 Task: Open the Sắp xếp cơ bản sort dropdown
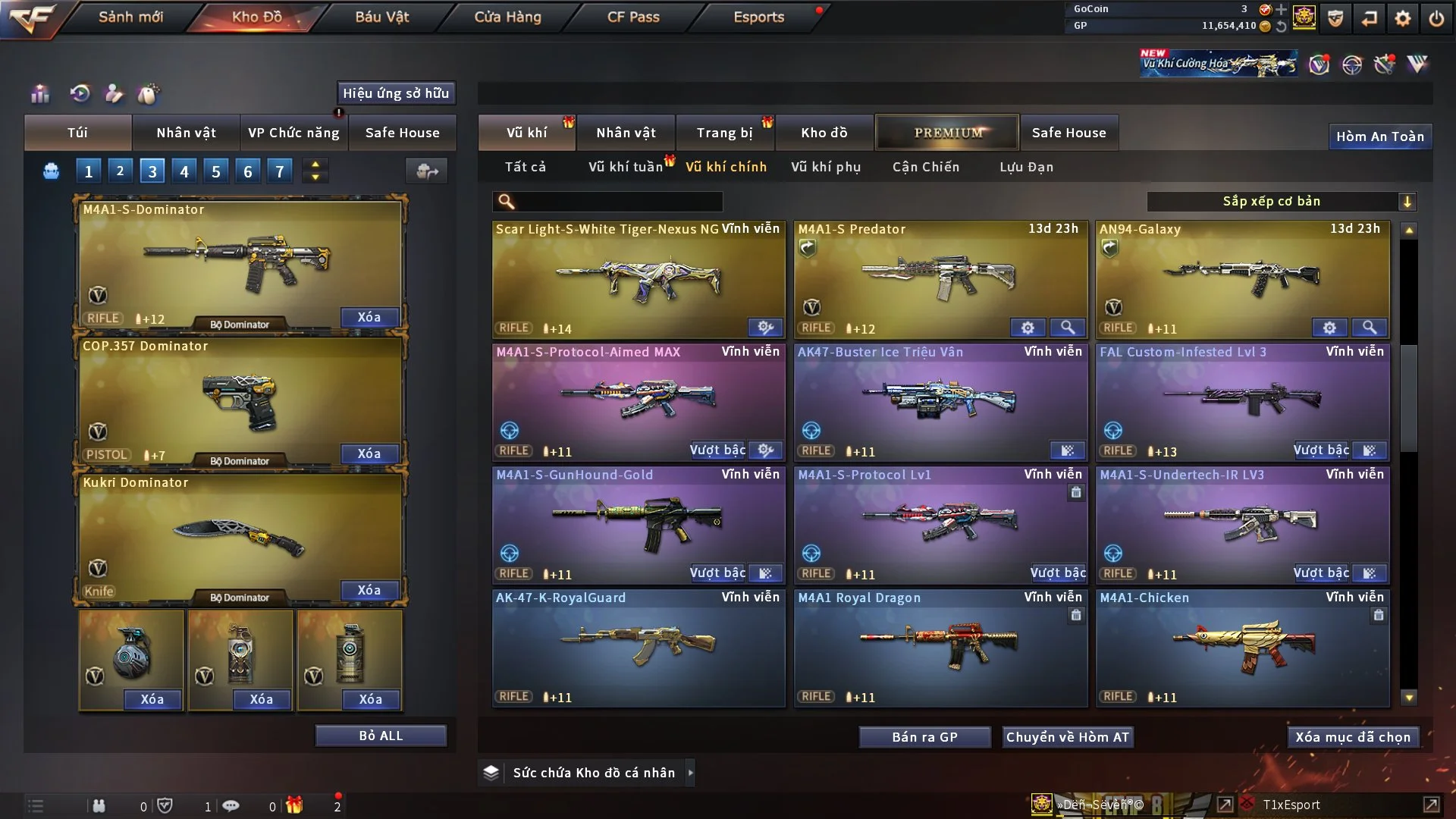tap(1281, 202)
